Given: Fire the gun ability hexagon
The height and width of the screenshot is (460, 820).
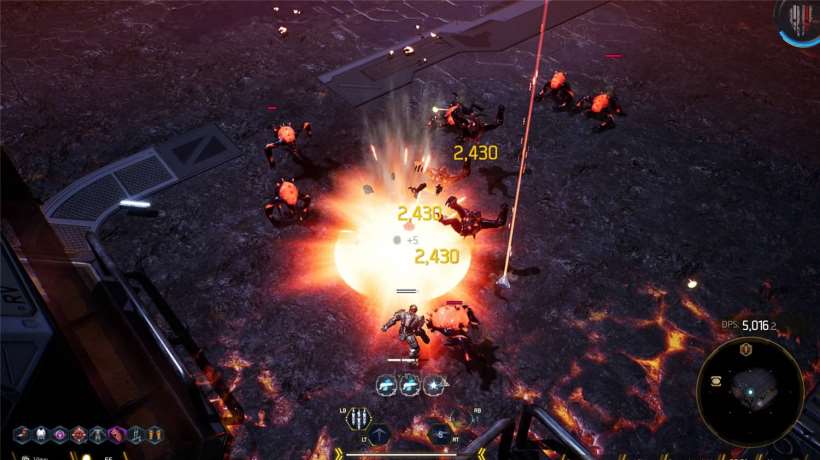Looking at the screenshot, I should (x=440, y=433).
